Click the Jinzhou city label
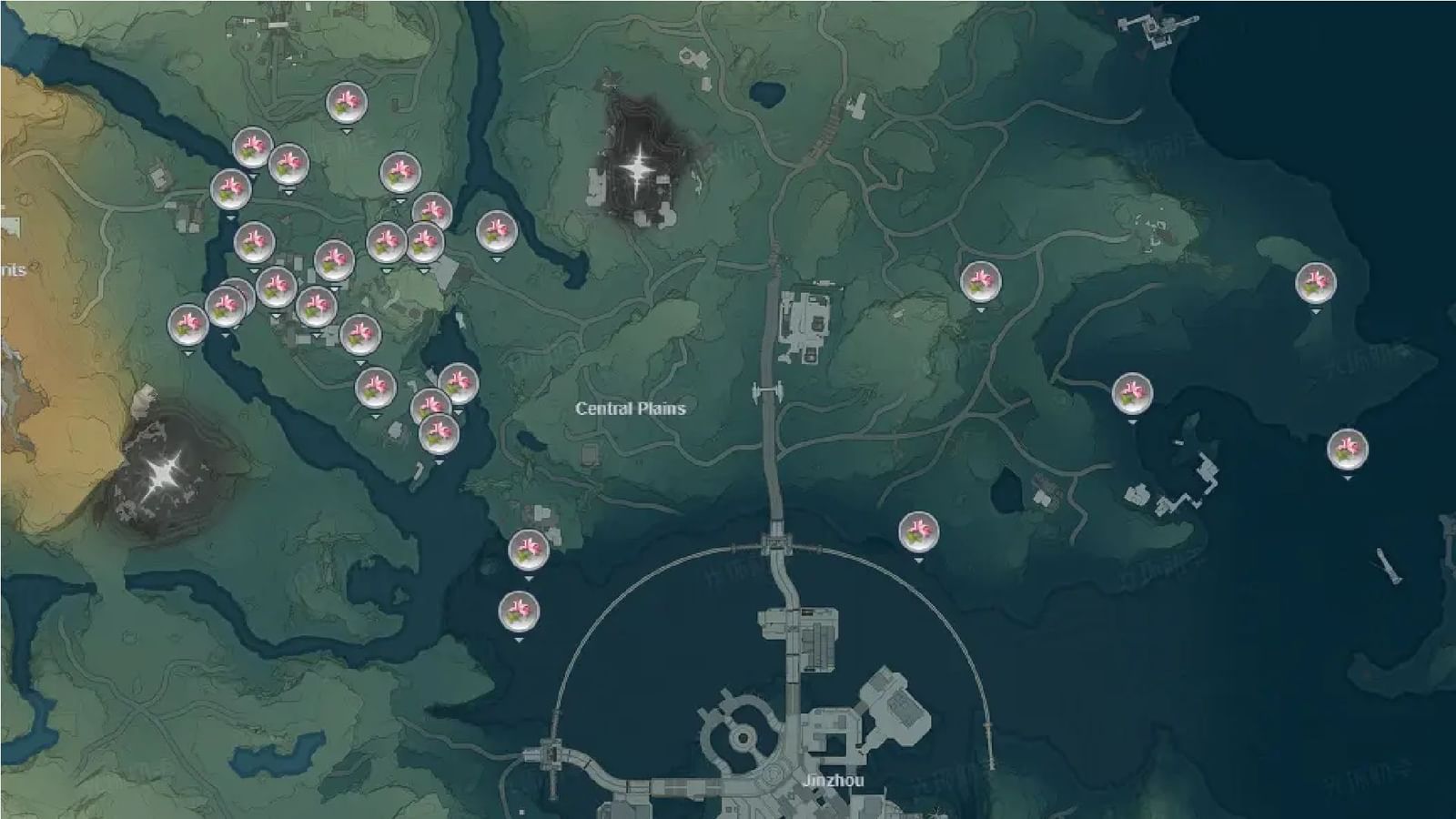1456x819 pixels. pyautogui.click(x=835, y=781)
